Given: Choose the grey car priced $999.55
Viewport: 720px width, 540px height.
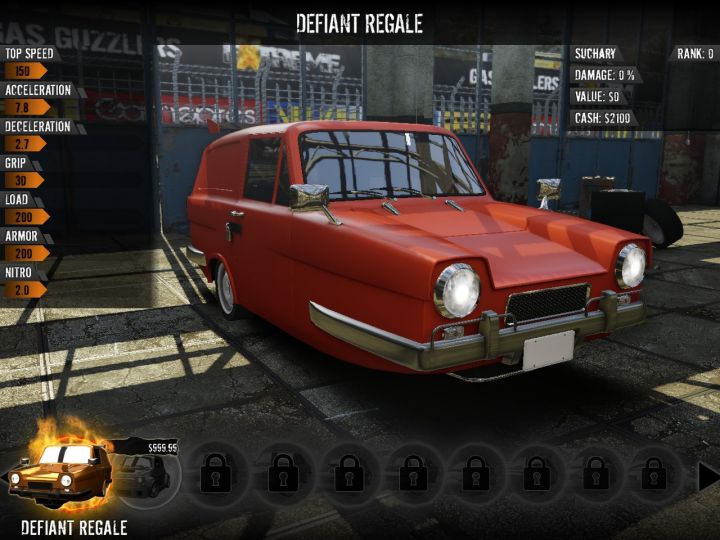Looking at the screenshot, I should point(147,474).
